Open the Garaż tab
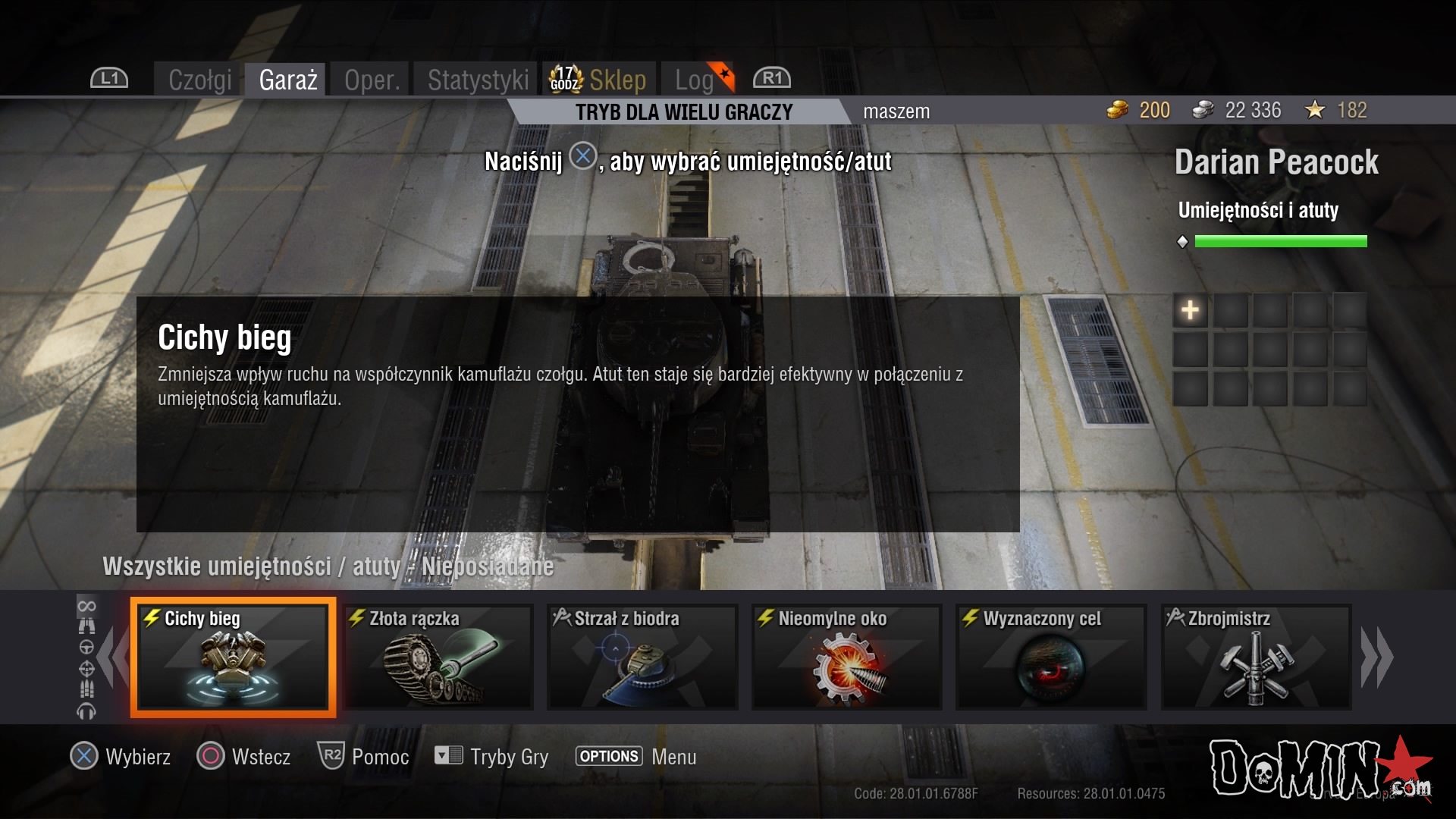Image resolution: width=1456 pixels, height=819 pixels. click(x=287, y=80)
